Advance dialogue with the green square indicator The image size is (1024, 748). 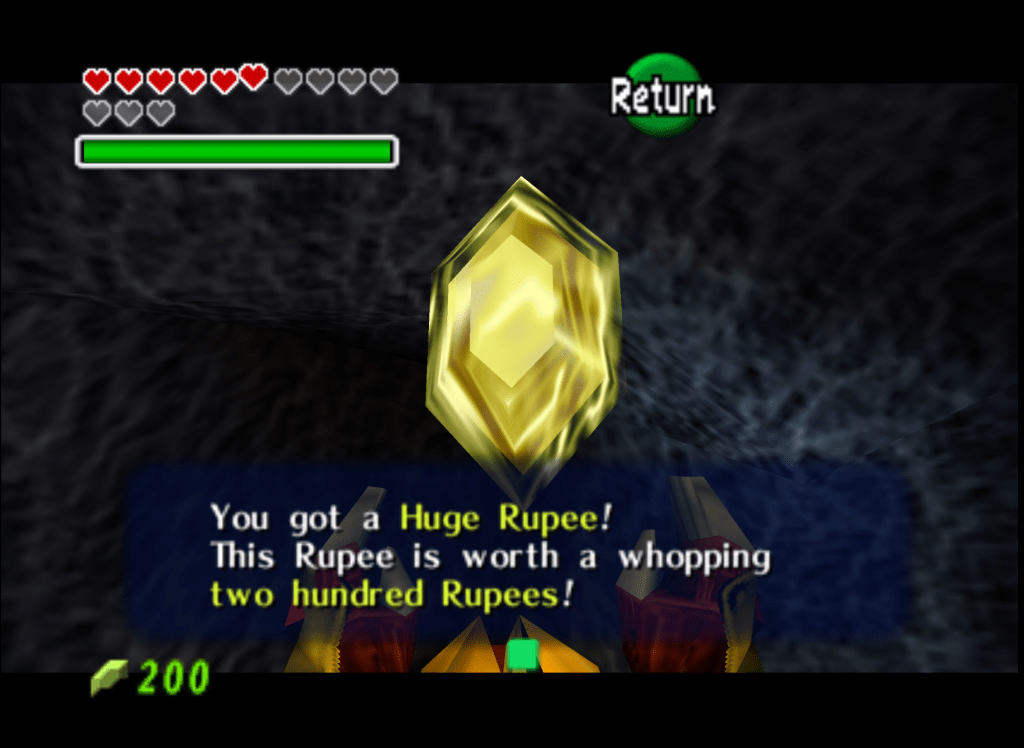(521, 655)
